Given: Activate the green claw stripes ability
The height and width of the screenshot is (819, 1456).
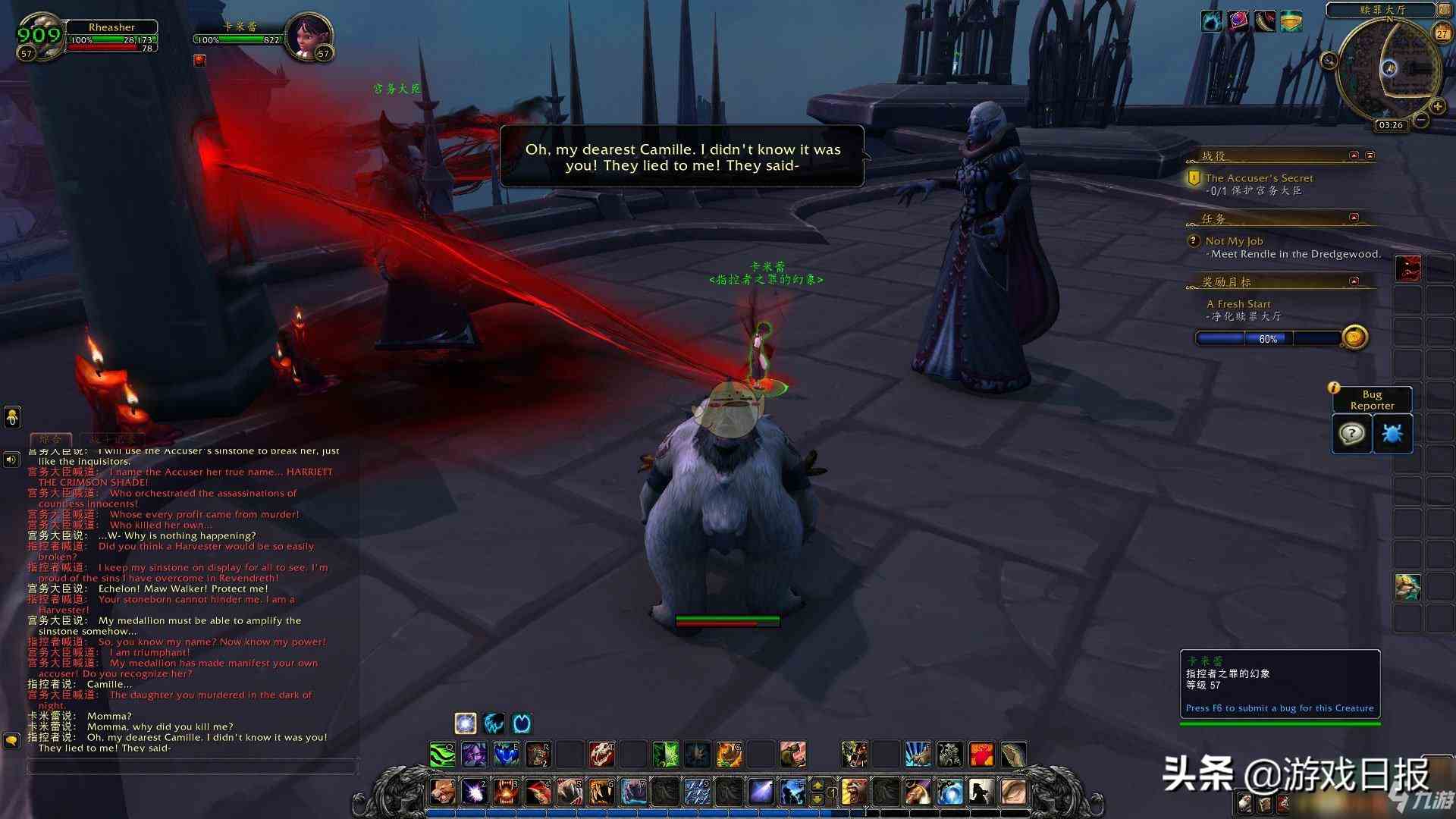Looking at the screenshot, I should tap(443, 755).
